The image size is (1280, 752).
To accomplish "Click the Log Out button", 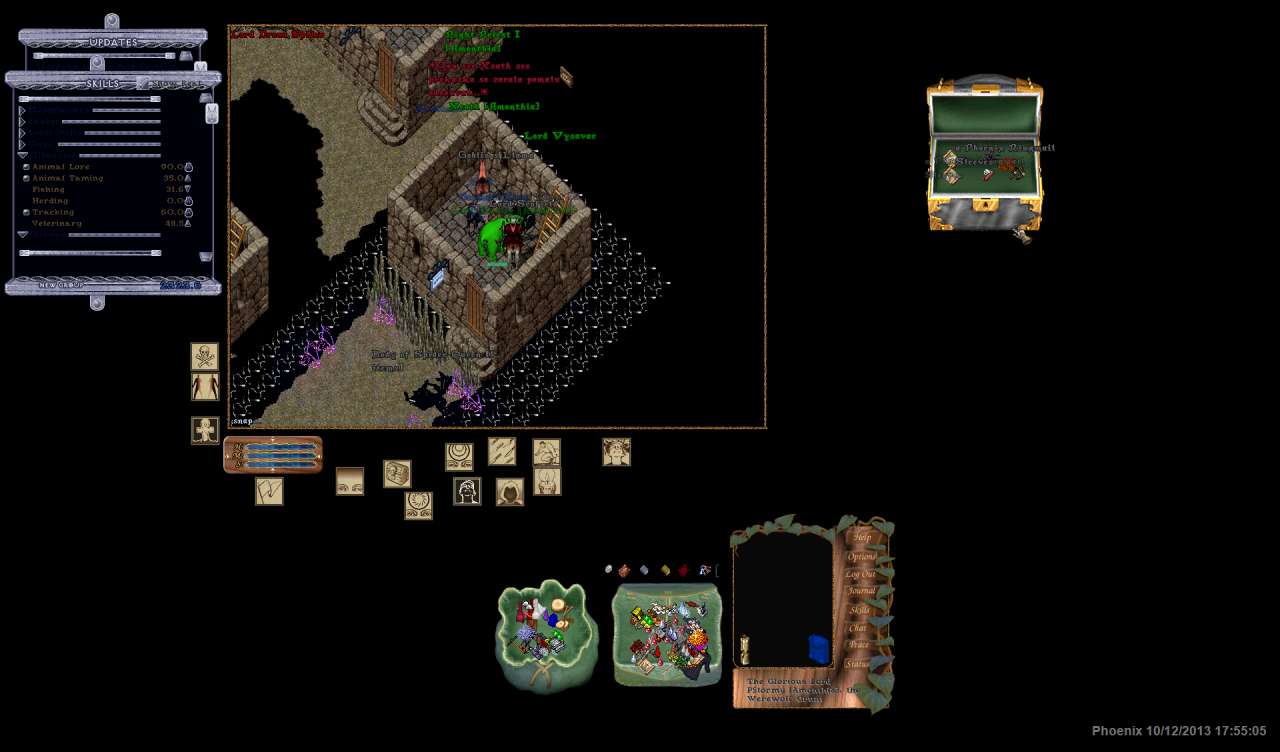I will 860,574.
